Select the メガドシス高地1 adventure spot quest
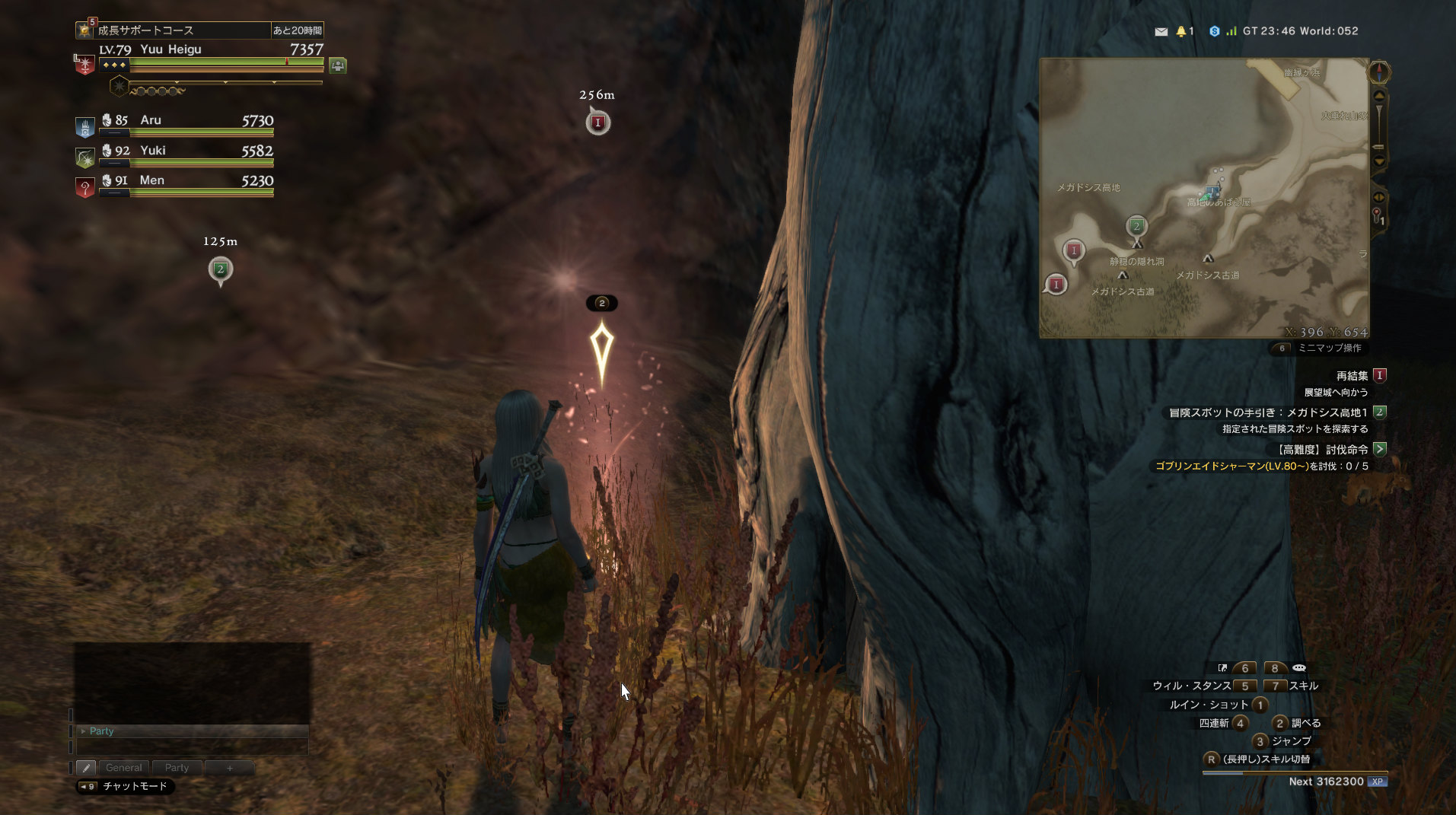Viewport: 1456px width, 815px height. click(1269, 412)
